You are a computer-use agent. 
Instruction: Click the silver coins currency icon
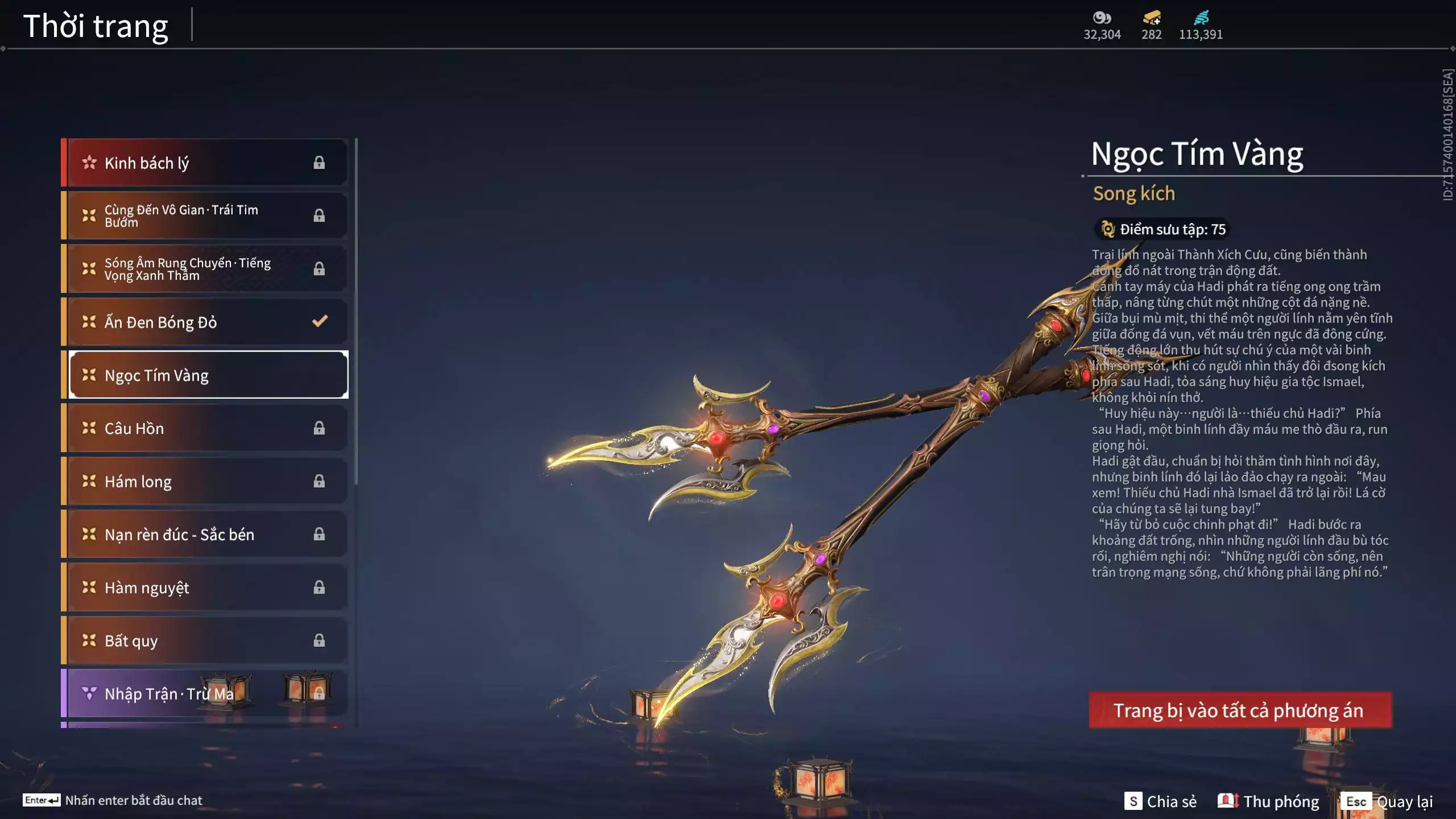[1102, 19]
